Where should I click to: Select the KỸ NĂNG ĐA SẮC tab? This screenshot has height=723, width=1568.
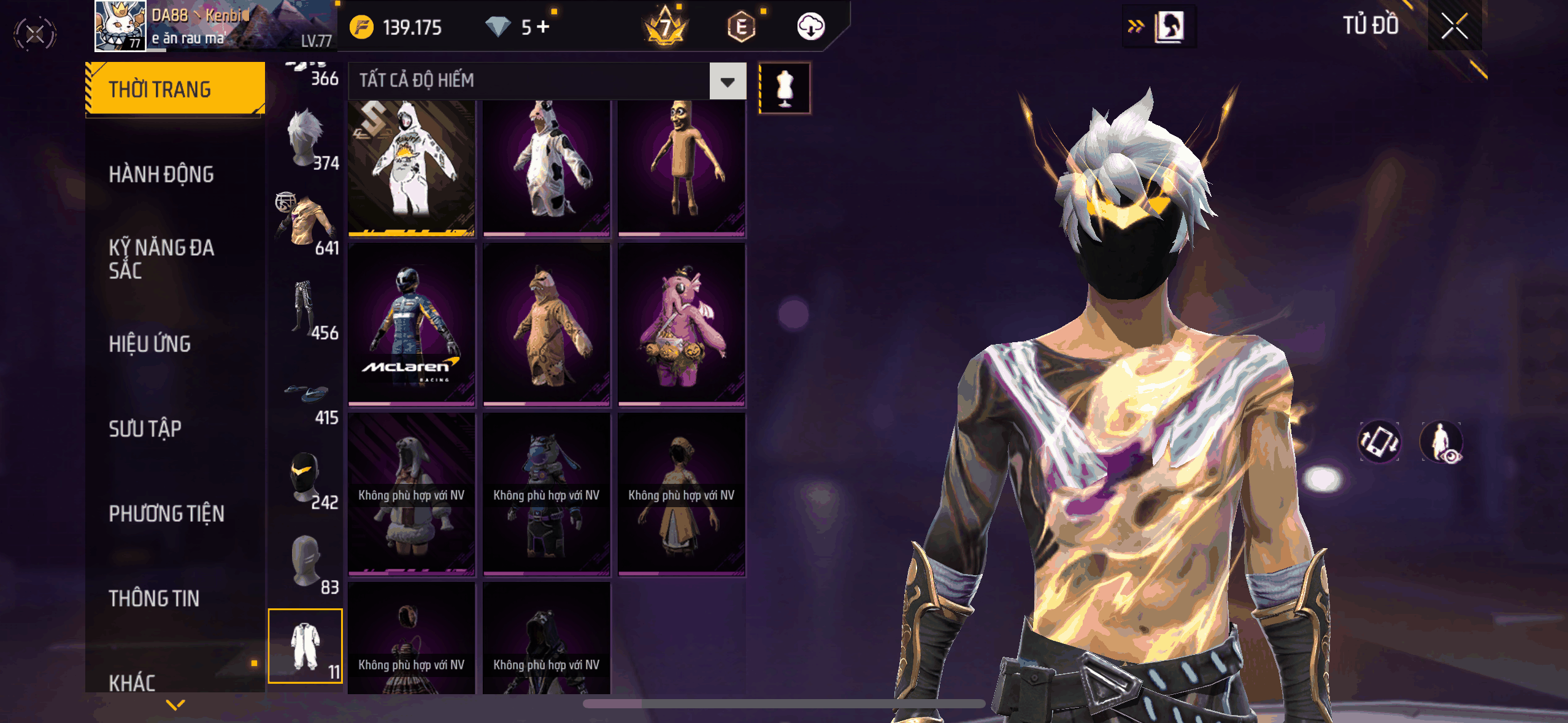click(x=161, y=259)
